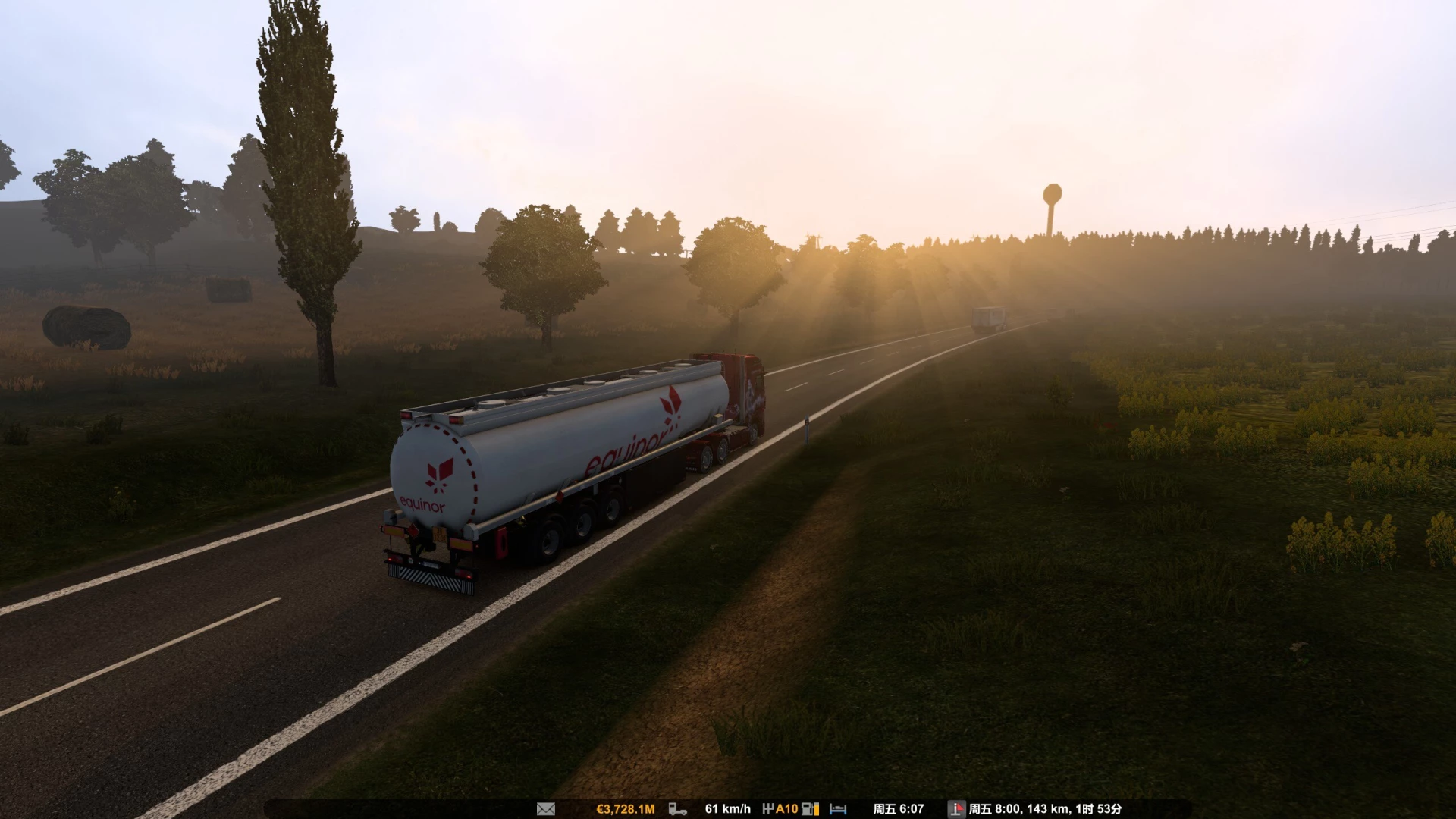Open the delivery job flag icon
Viewport: 1456px width, 819px height.
click(x=957, y=809)
